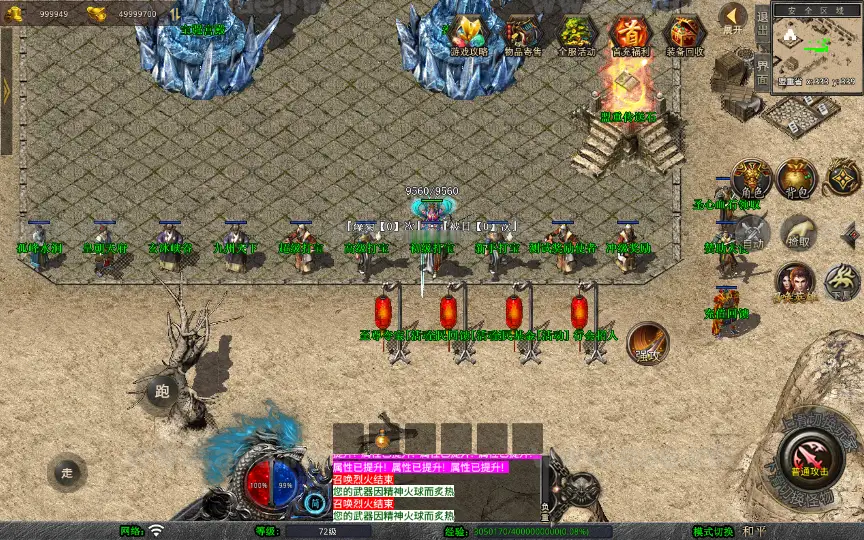Screen dimensions: 864x540
Task: Click the 退出 exit tab
Action: point(762,20)
